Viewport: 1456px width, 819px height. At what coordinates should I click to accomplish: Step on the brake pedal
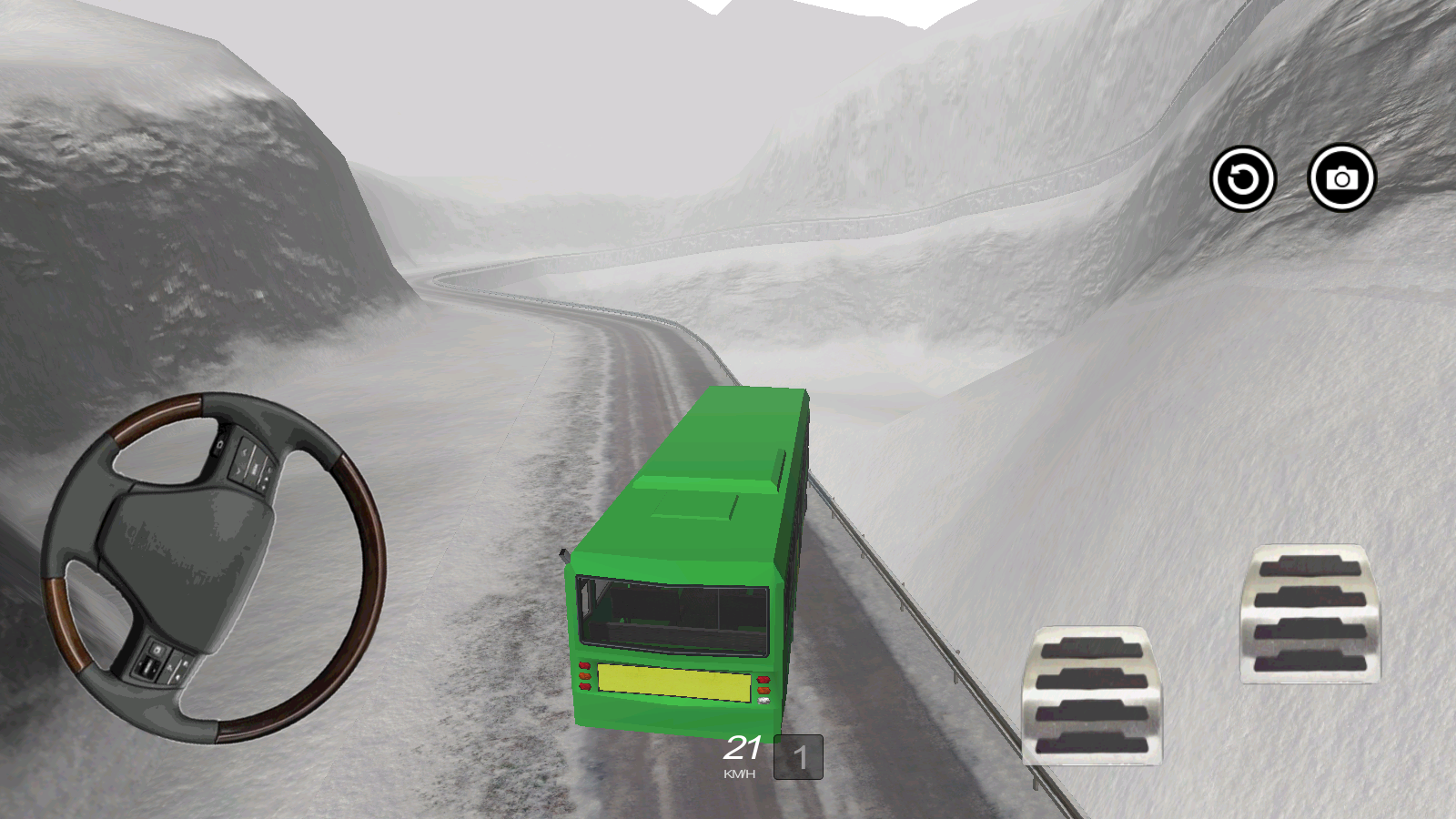[1091, 696]
